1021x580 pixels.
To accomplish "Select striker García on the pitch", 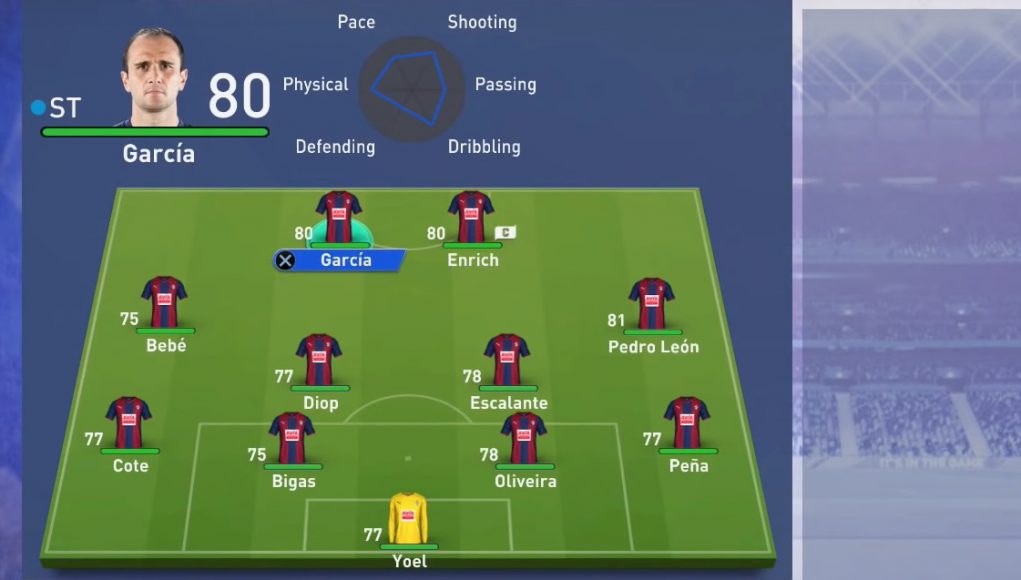I will (x=338, y=217).
